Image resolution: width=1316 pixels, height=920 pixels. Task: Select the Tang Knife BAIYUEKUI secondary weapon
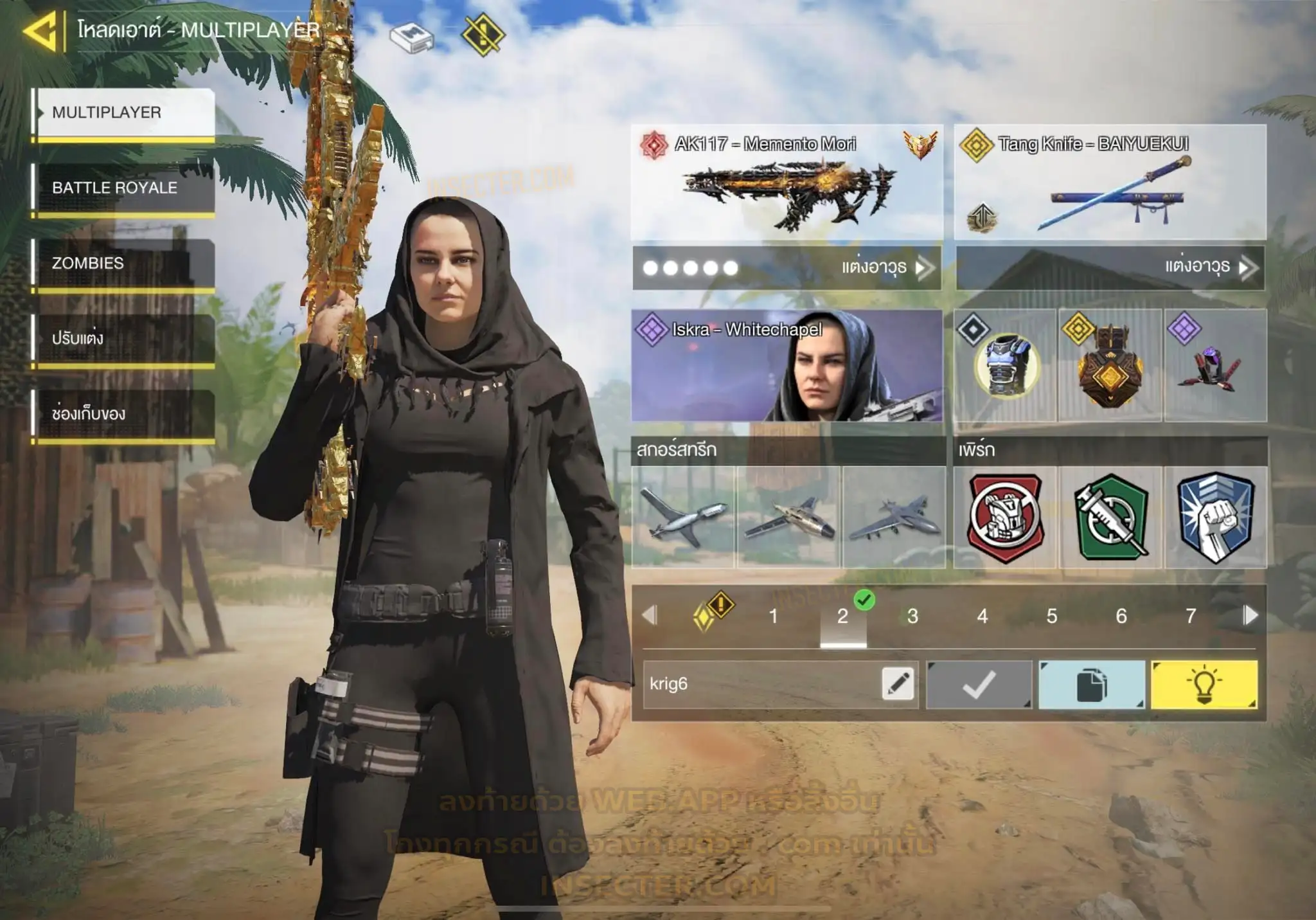[x=1110, y=182]
